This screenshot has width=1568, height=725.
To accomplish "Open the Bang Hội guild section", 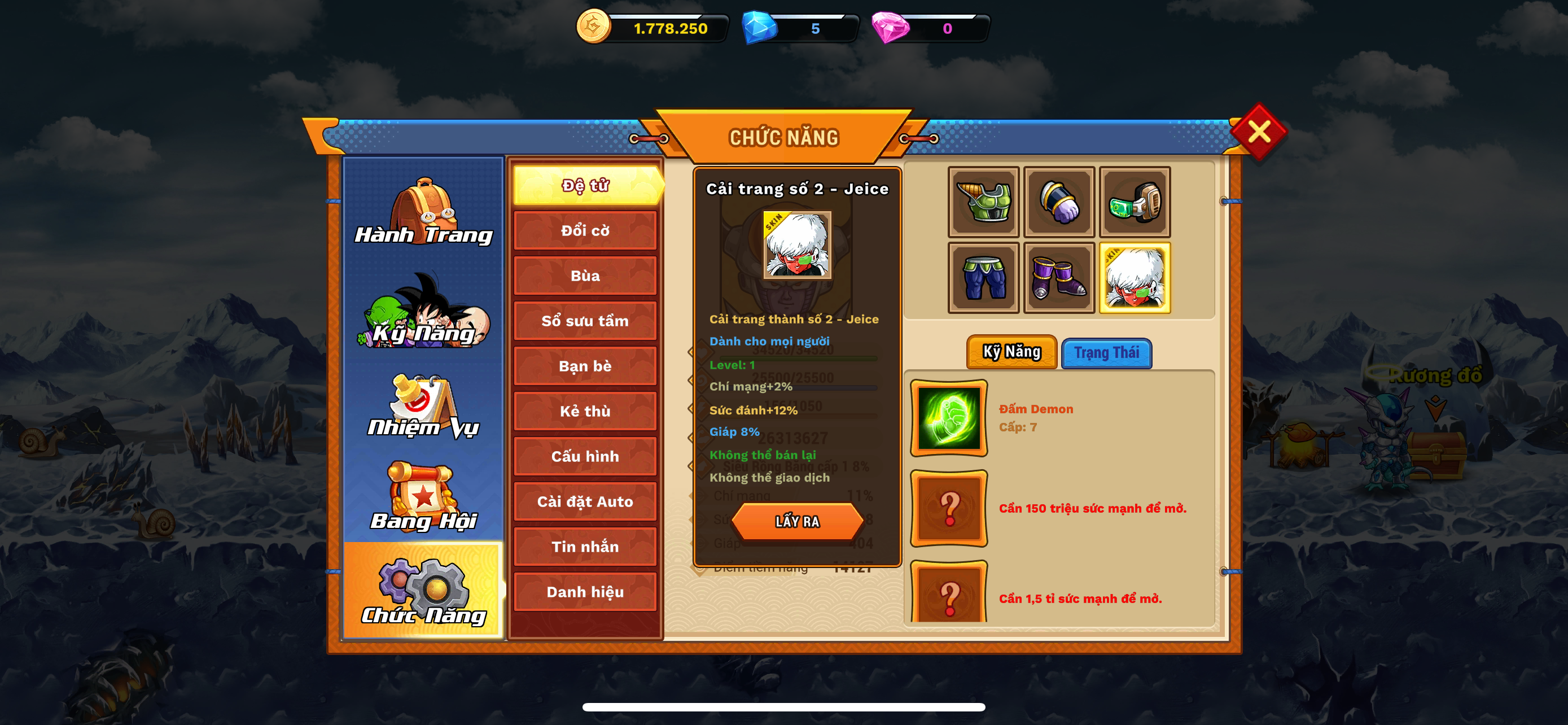I will (423, 497).
